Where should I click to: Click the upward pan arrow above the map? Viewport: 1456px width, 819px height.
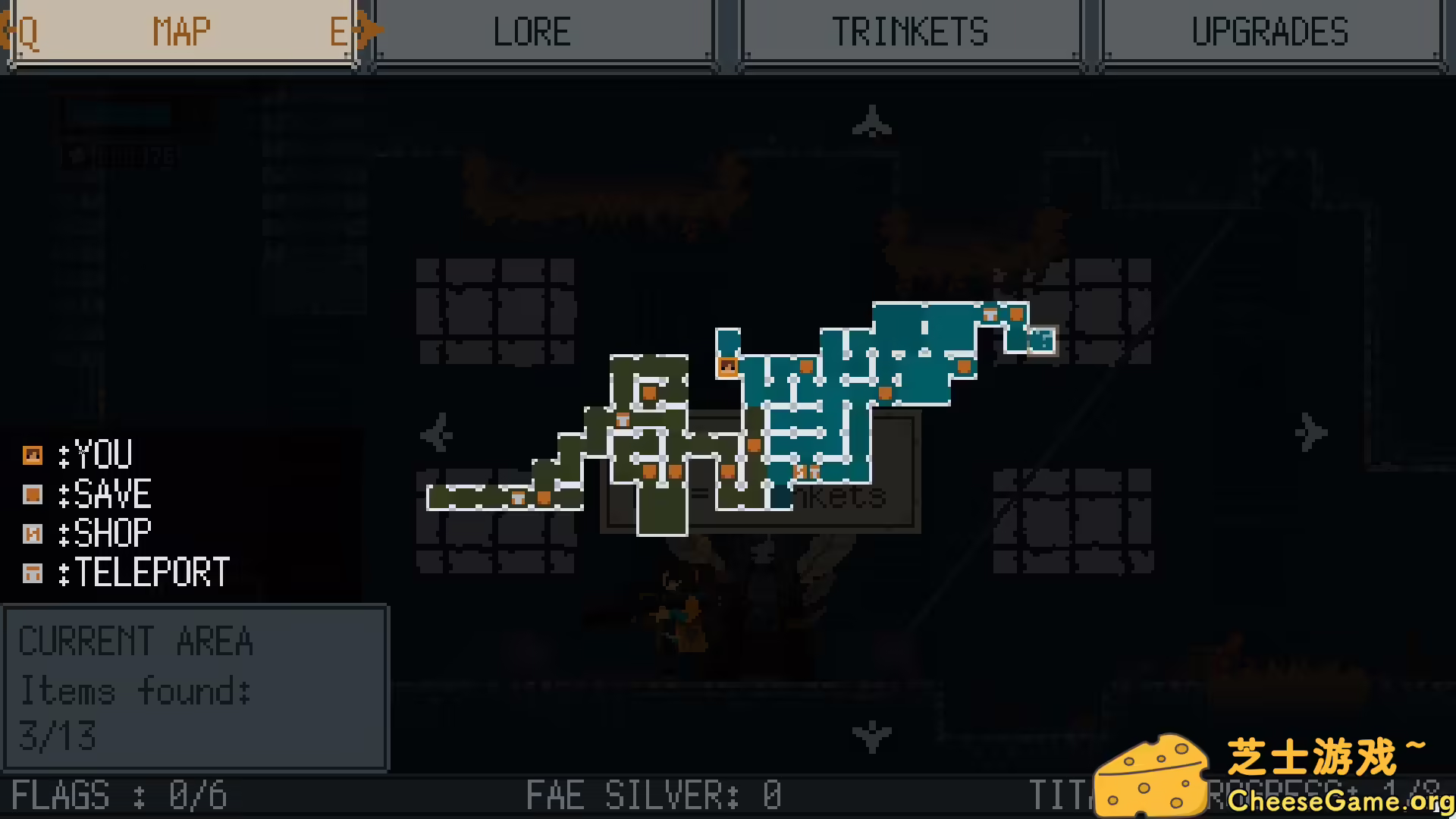point(871,121)
